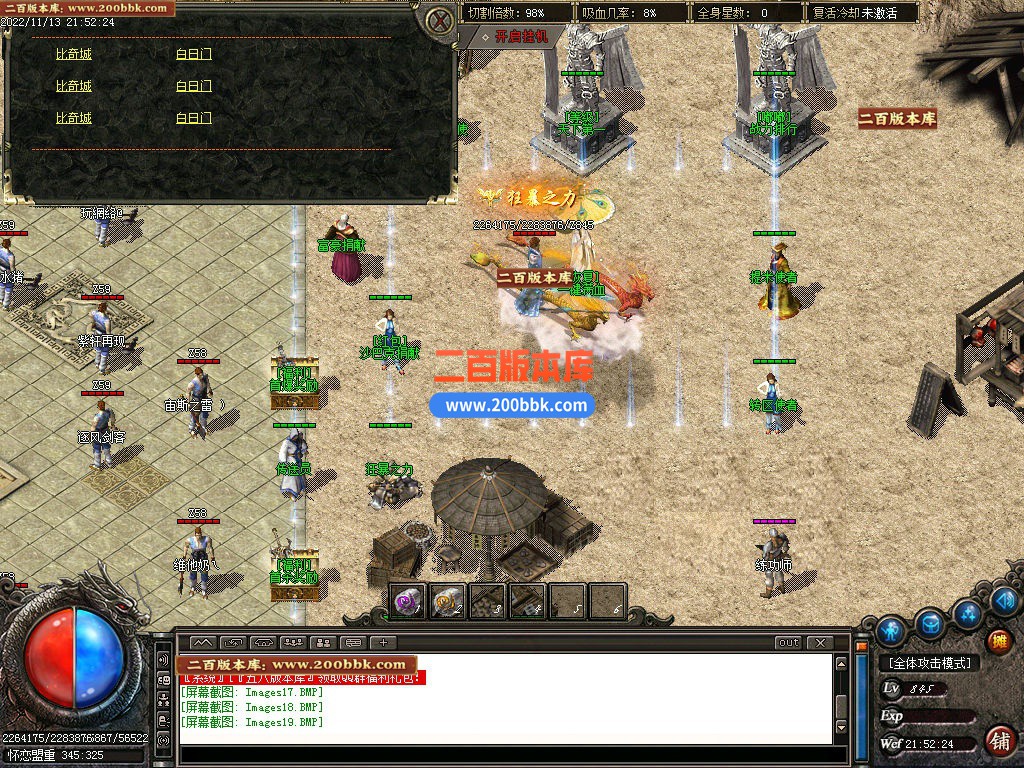This screenshot has height=768, width=1024.
Task: Open the blue character figure icon
Action: (x=890, y=632)
